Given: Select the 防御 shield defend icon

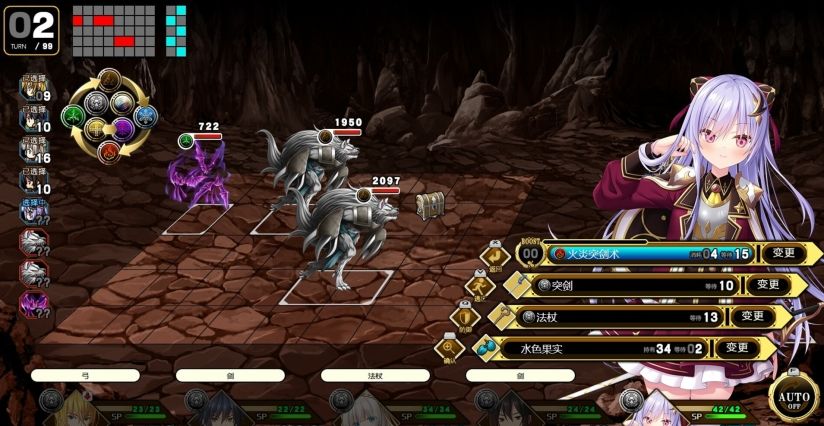Looking at the screenshot, I should pos(463,317).
